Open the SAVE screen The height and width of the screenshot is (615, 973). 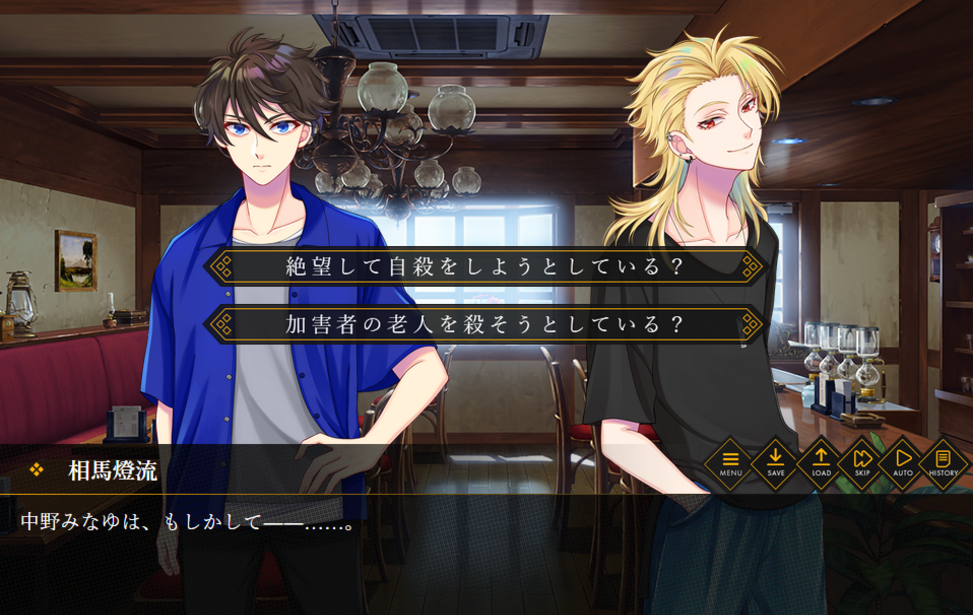[x=776, y=462]
